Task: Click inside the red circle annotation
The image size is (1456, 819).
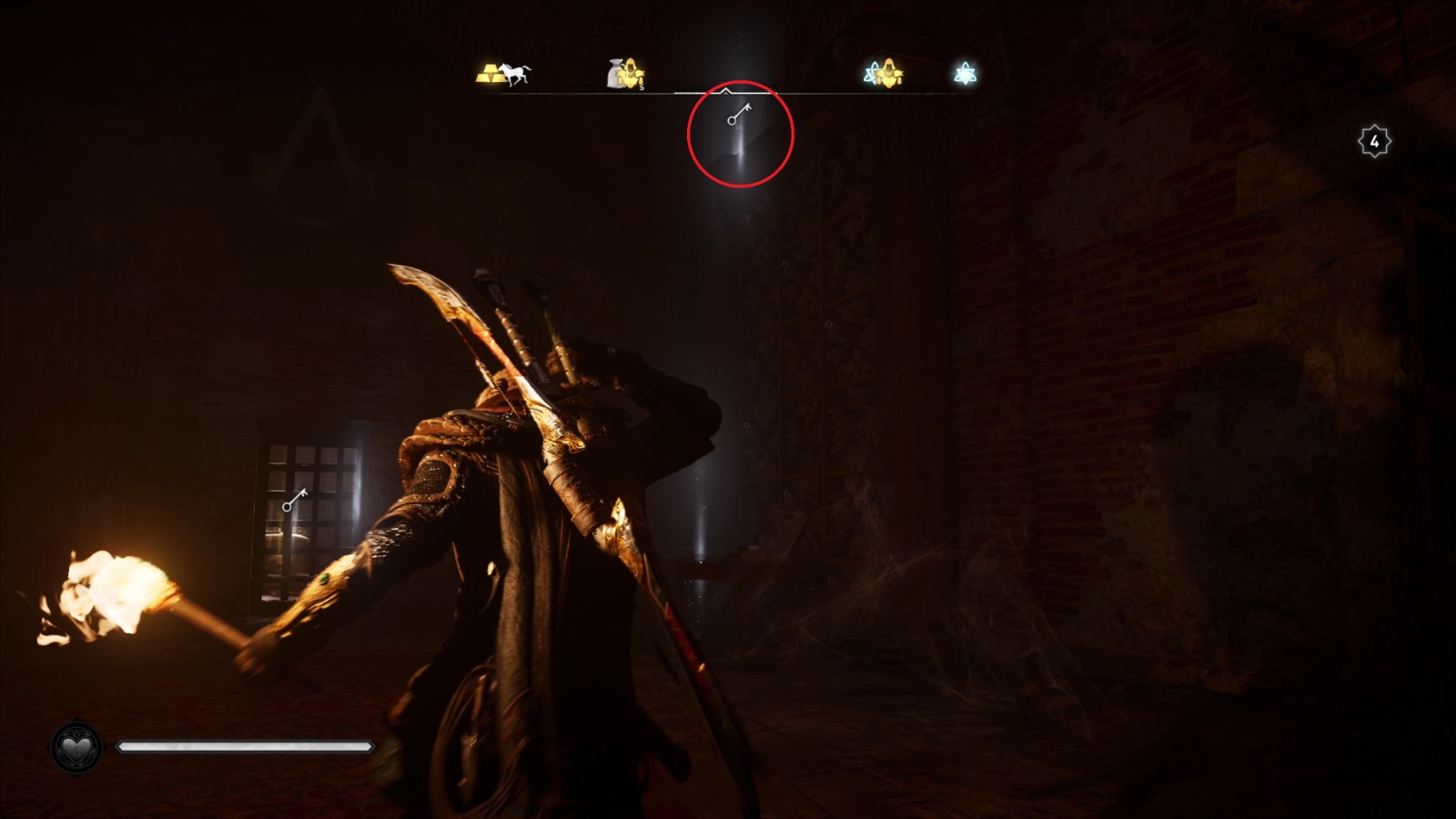Action: (739, 133)
